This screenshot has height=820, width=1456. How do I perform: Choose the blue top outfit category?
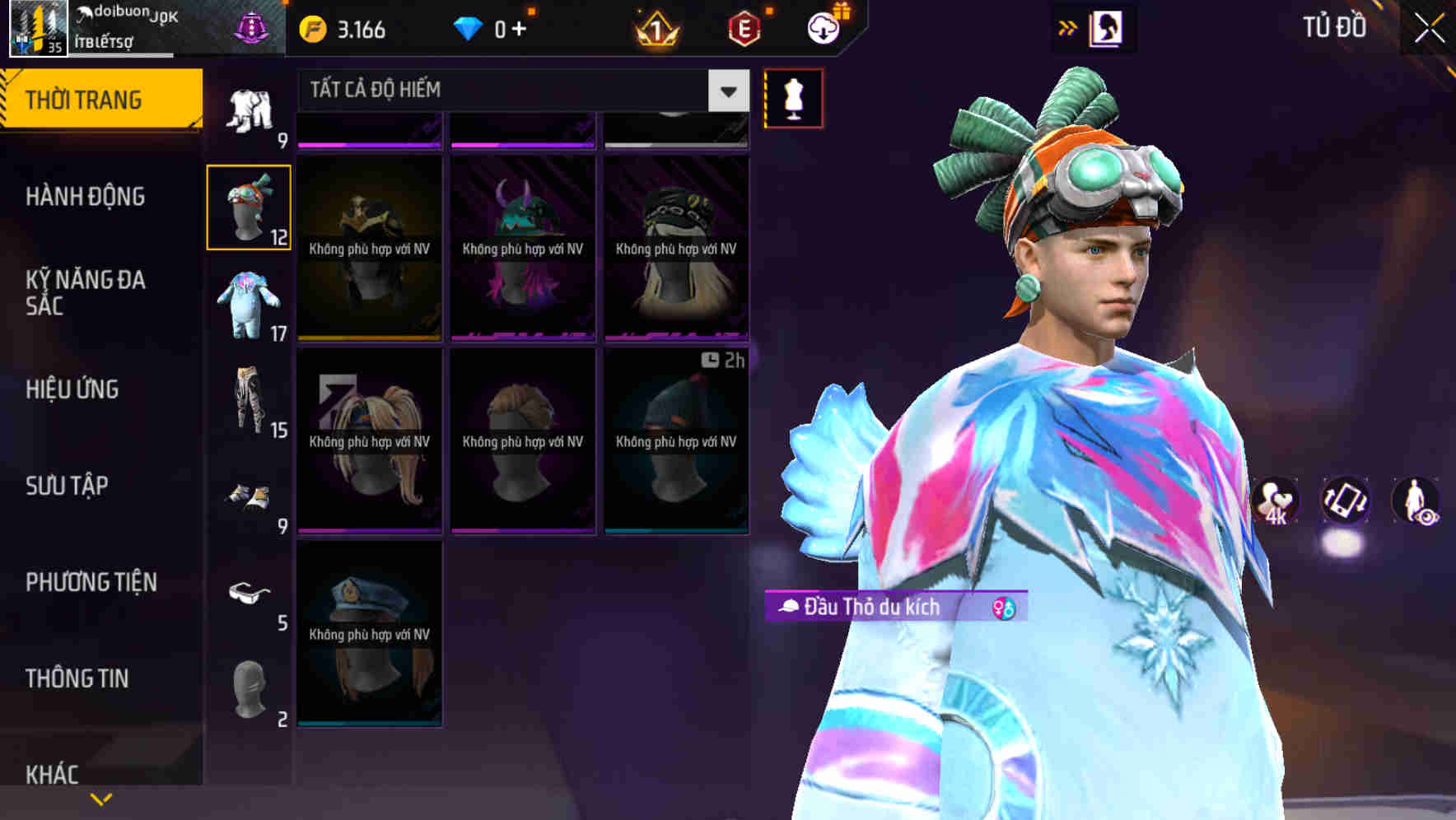tap(248, 305)
